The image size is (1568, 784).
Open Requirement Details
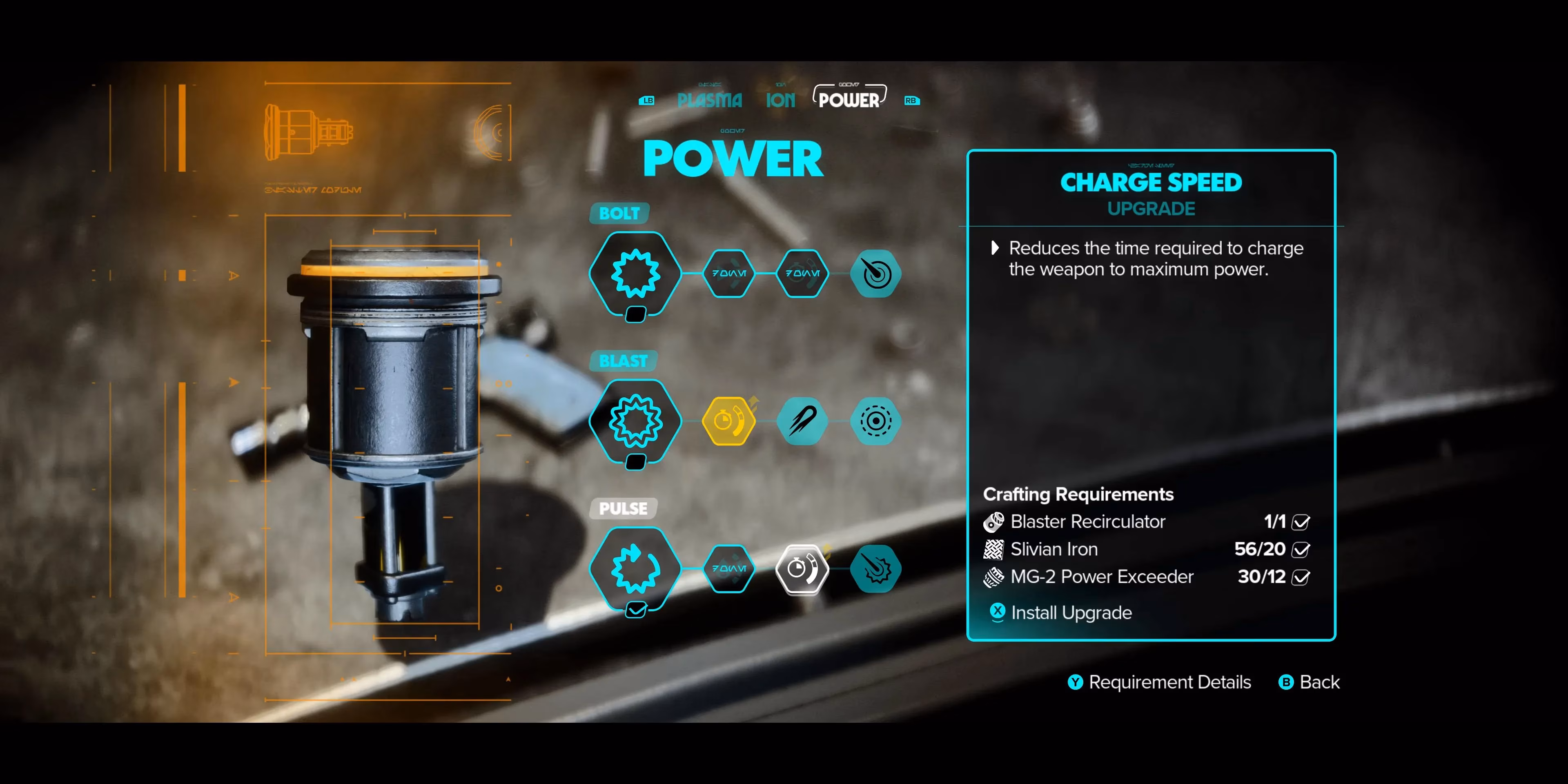(1160, 682)
